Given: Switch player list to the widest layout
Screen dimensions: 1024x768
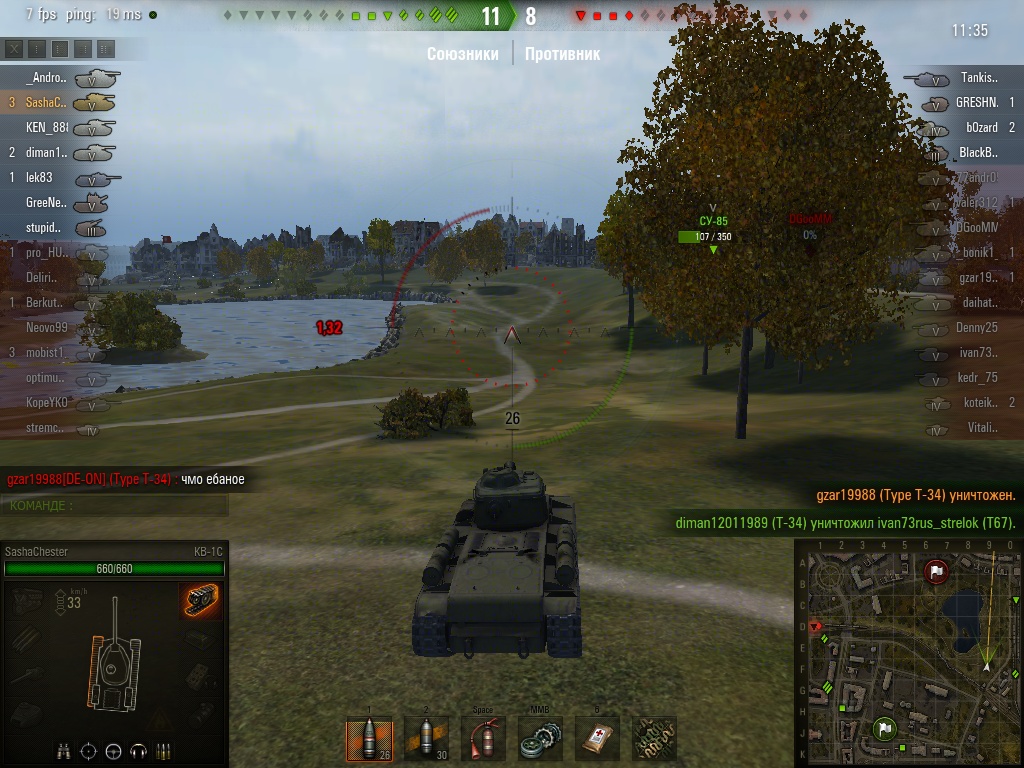Looking at the screenshot, I should [106, 48].
